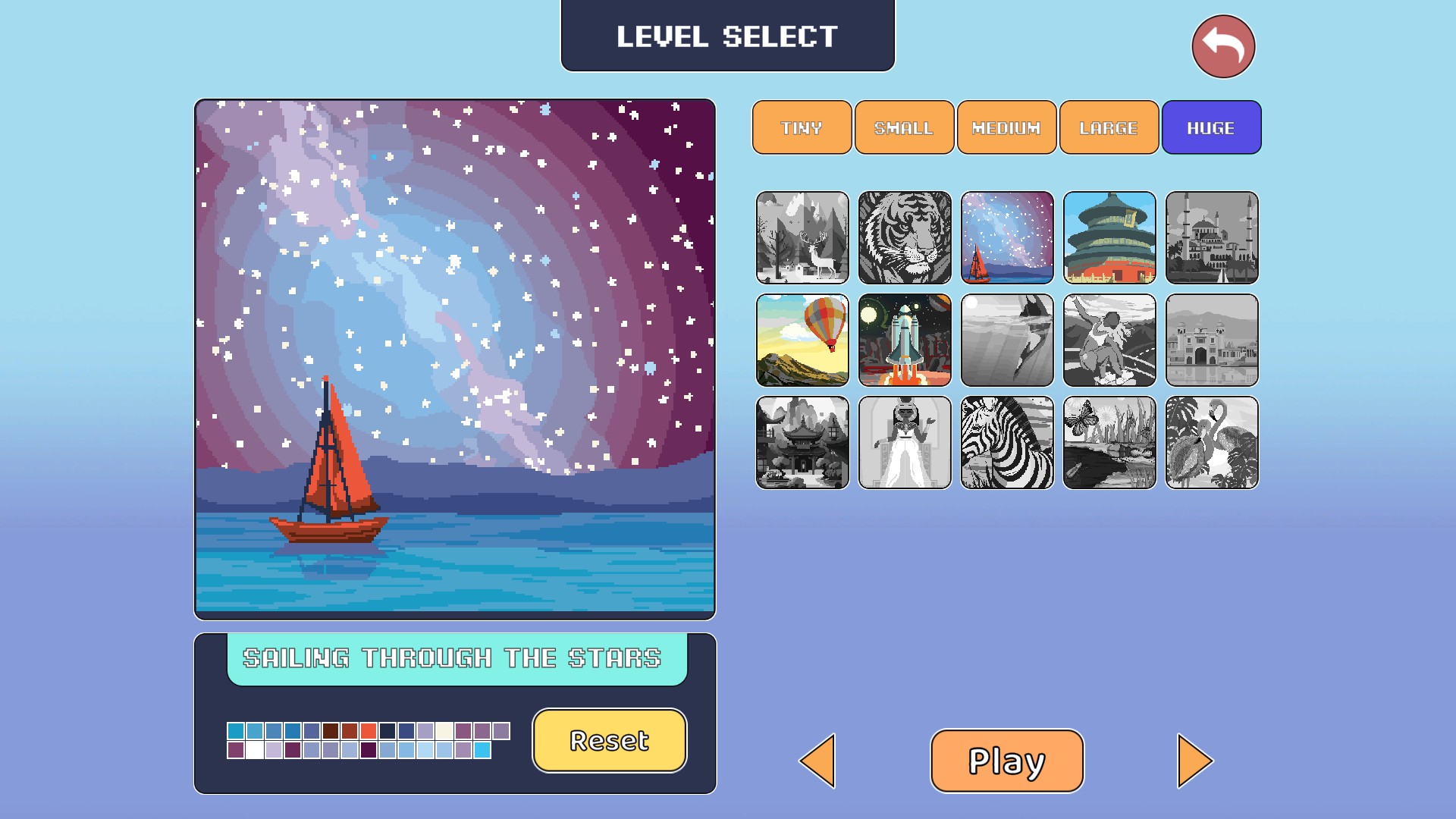Choose the Chinese temple level thumbnail
The image size is (1456, 819).
1109,237
